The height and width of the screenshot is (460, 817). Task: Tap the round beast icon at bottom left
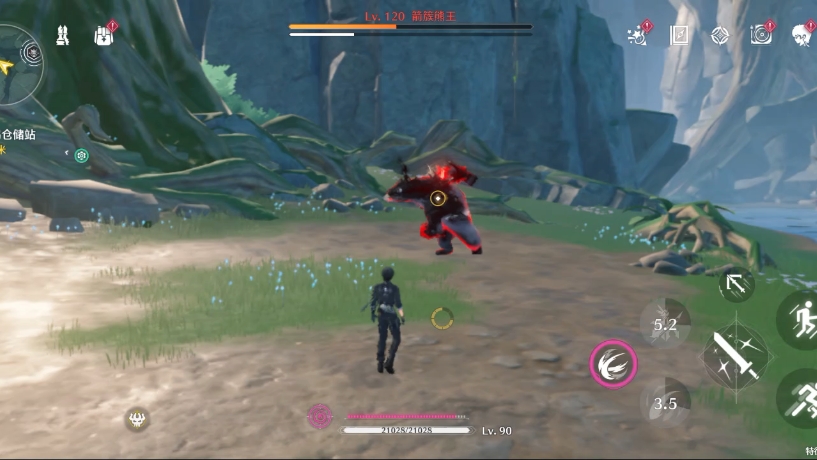(x=138, y=420)
